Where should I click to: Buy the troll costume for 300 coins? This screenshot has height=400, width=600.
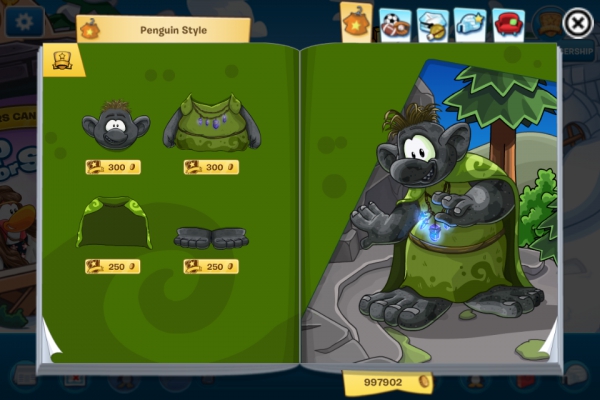211,167
